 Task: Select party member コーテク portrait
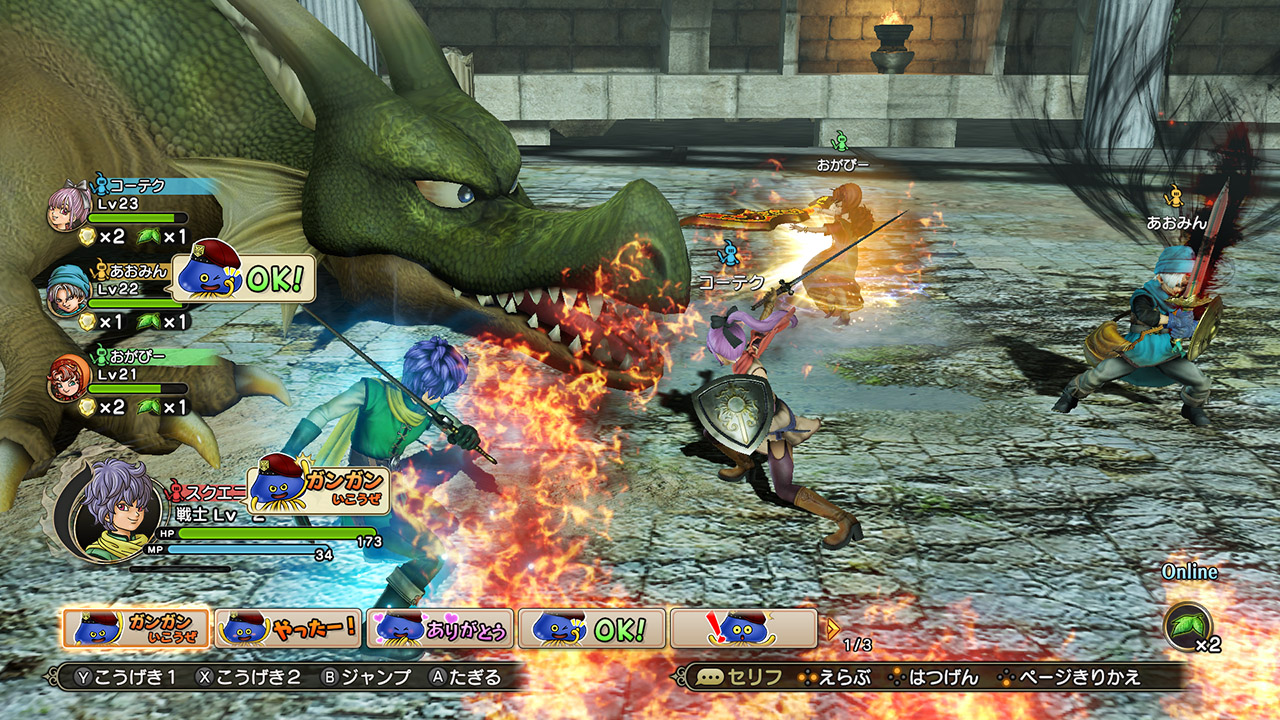click(x=69, y=208)
